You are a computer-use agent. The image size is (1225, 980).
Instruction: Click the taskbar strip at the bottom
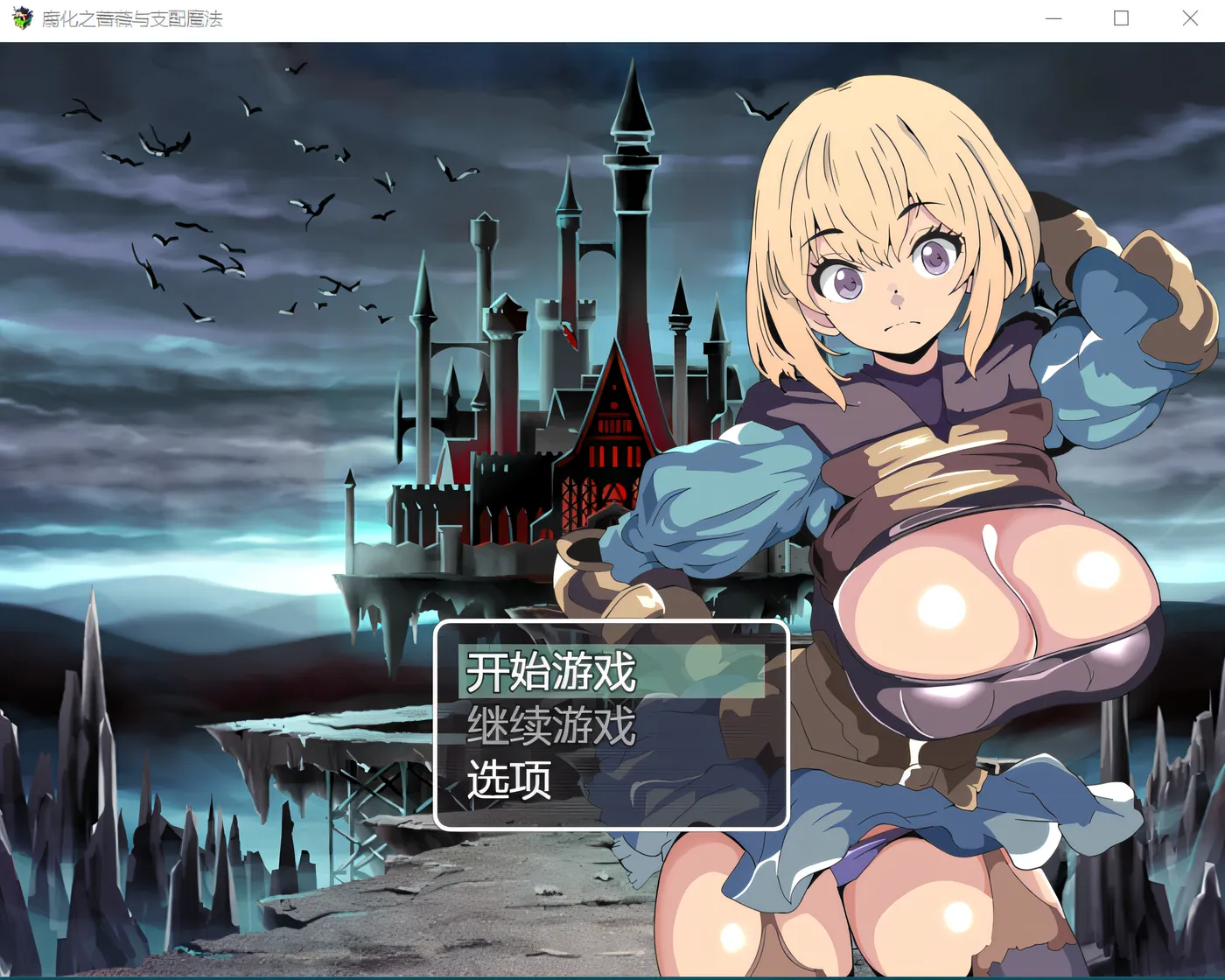click(612, 975)
